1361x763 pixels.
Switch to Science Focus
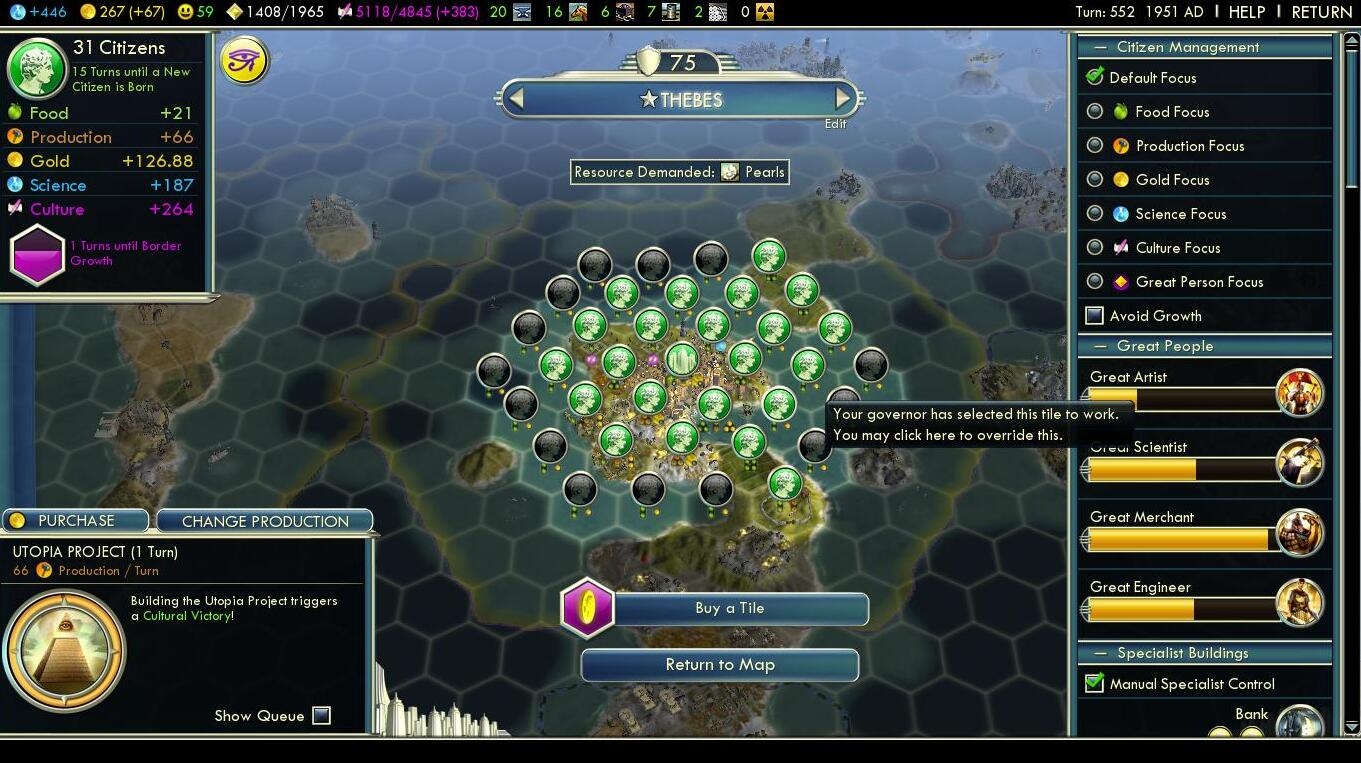[1096, 214]
